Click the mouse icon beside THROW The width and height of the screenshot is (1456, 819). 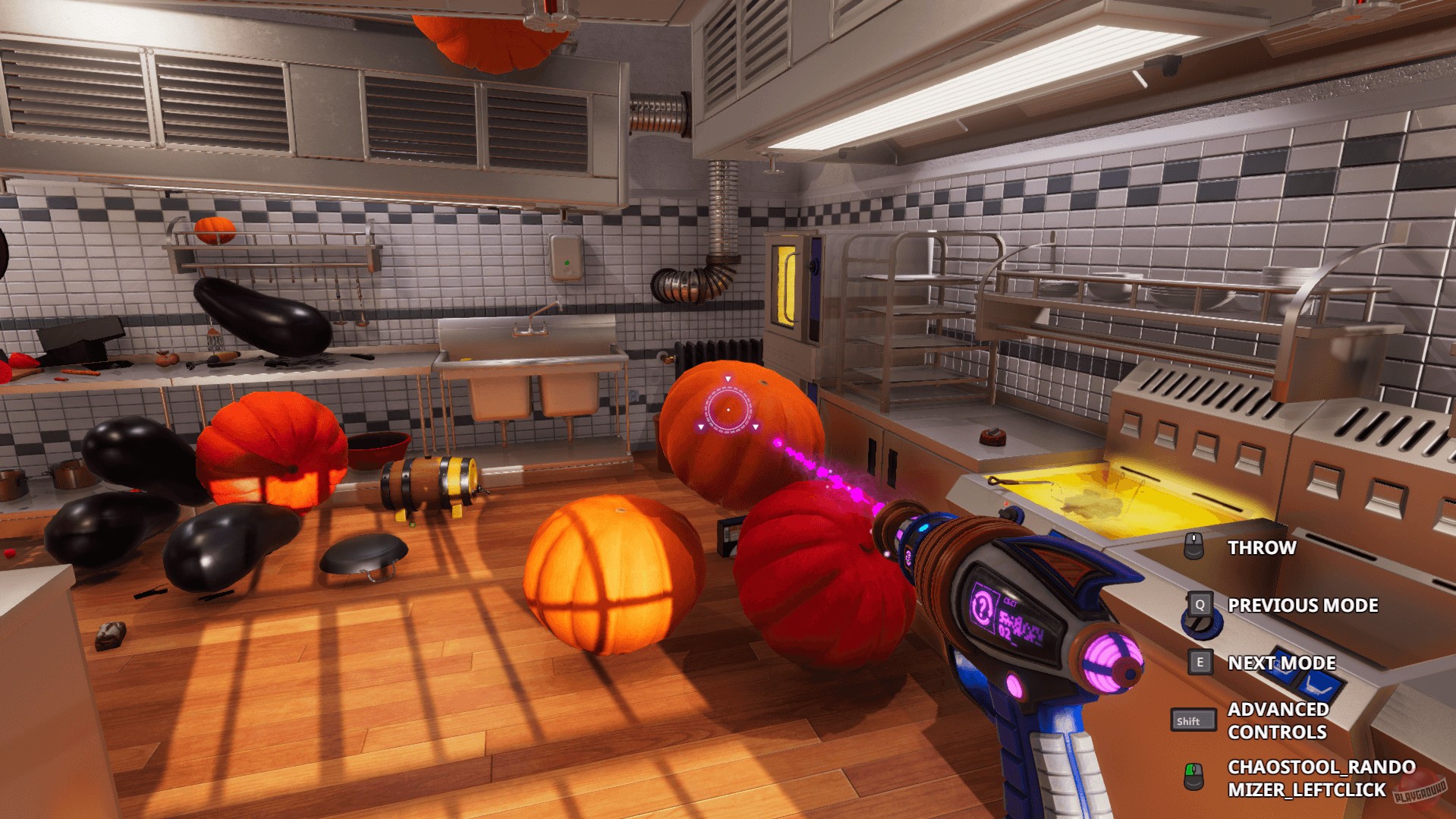pyautogui.click(x=1193, y=546)
